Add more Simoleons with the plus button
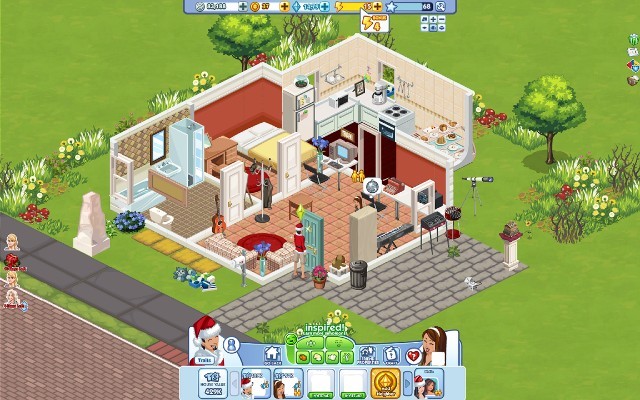 (241, 6)
